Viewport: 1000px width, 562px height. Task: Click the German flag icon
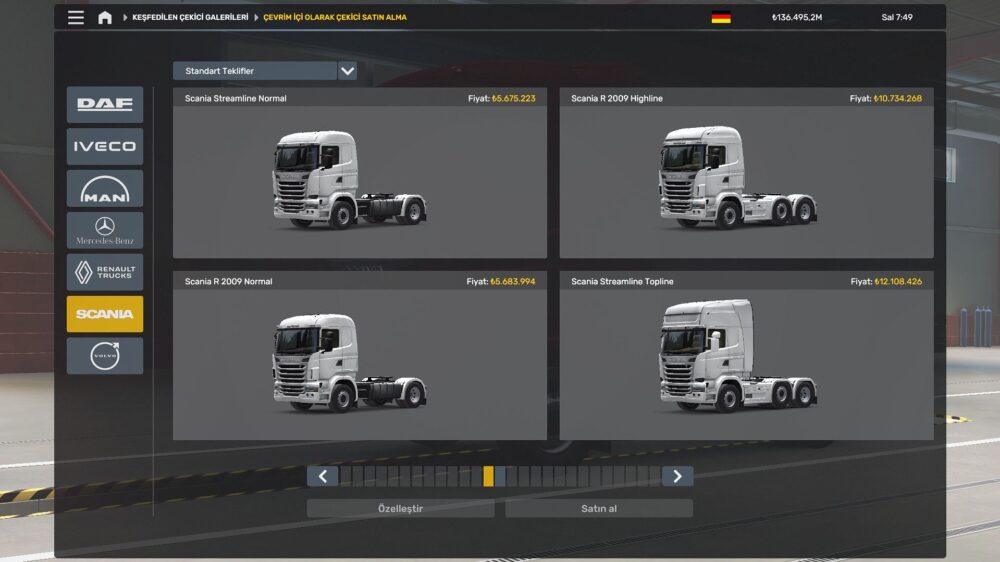720,17
